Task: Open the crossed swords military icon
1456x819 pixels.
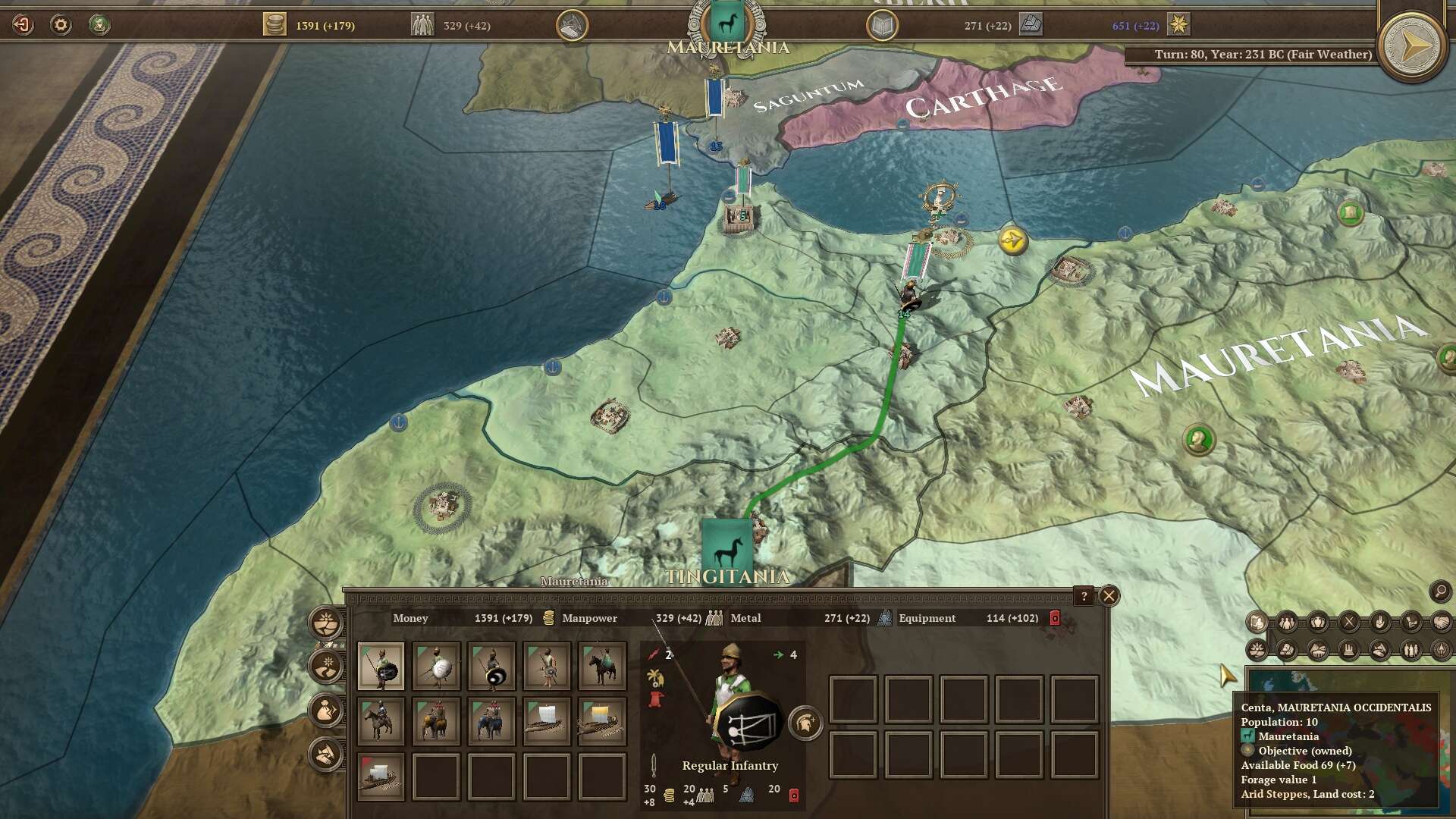Action: click(x=1349, y=623)
